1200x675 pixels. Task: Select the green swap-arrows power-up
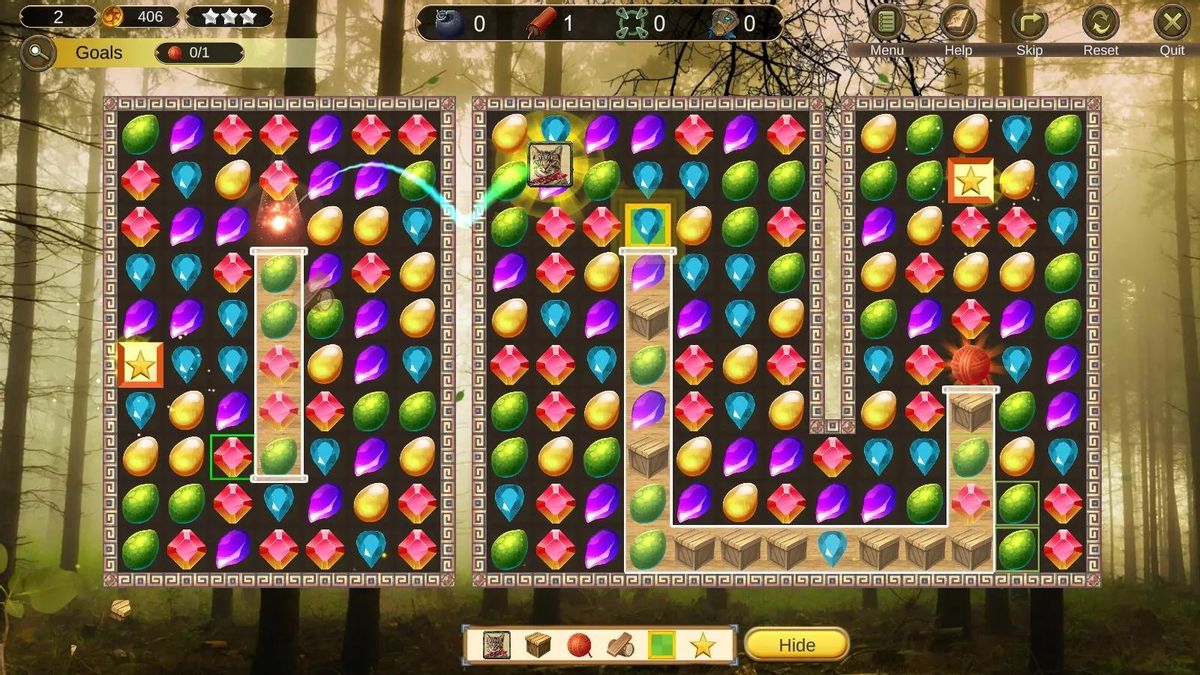tap(633, 23)
